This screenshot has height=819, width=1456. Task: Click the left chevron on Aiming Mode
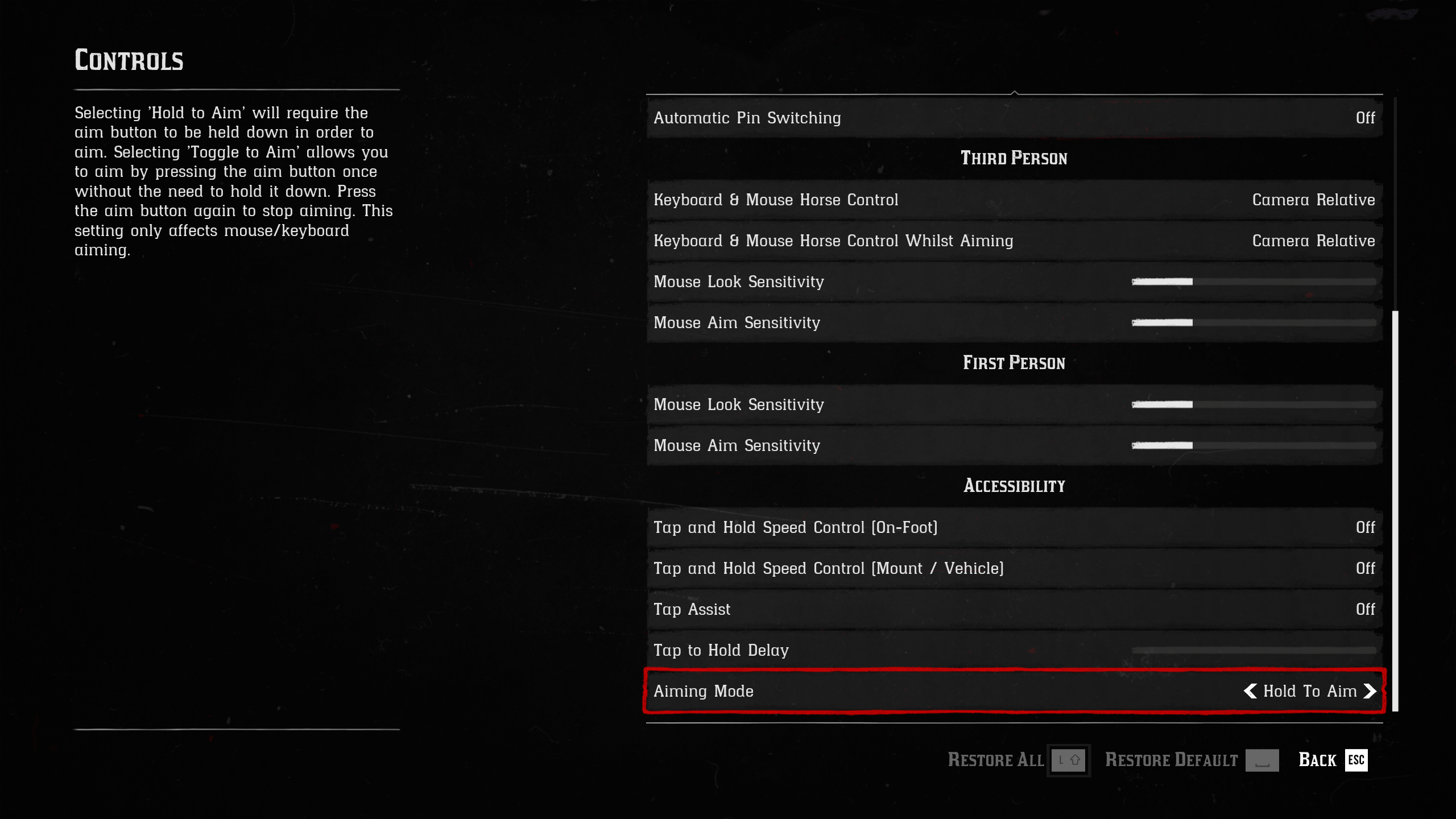tap(1251, 692)
